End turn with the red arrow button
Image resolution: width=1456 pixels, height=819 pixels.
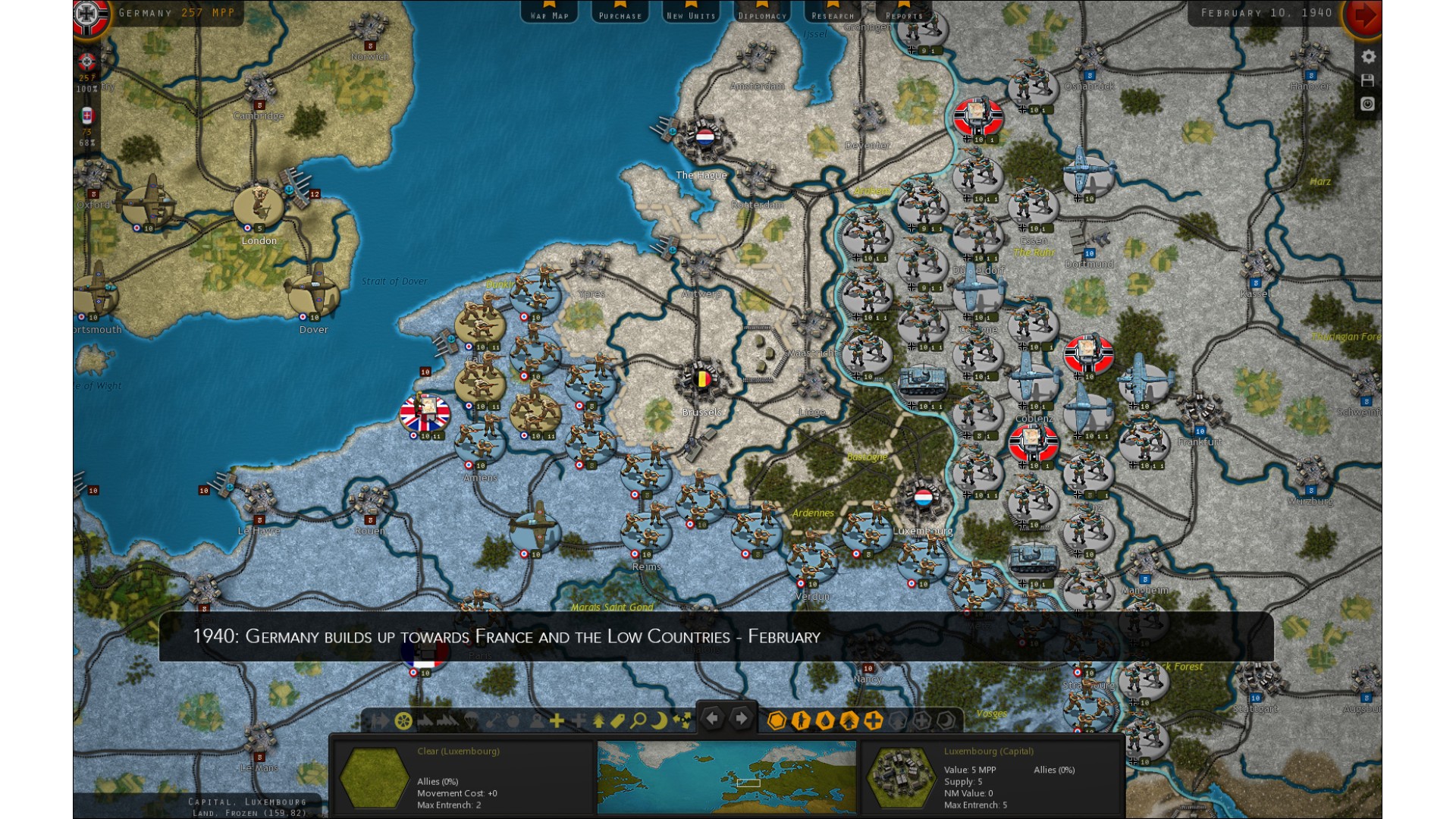tap(1363, 15)
